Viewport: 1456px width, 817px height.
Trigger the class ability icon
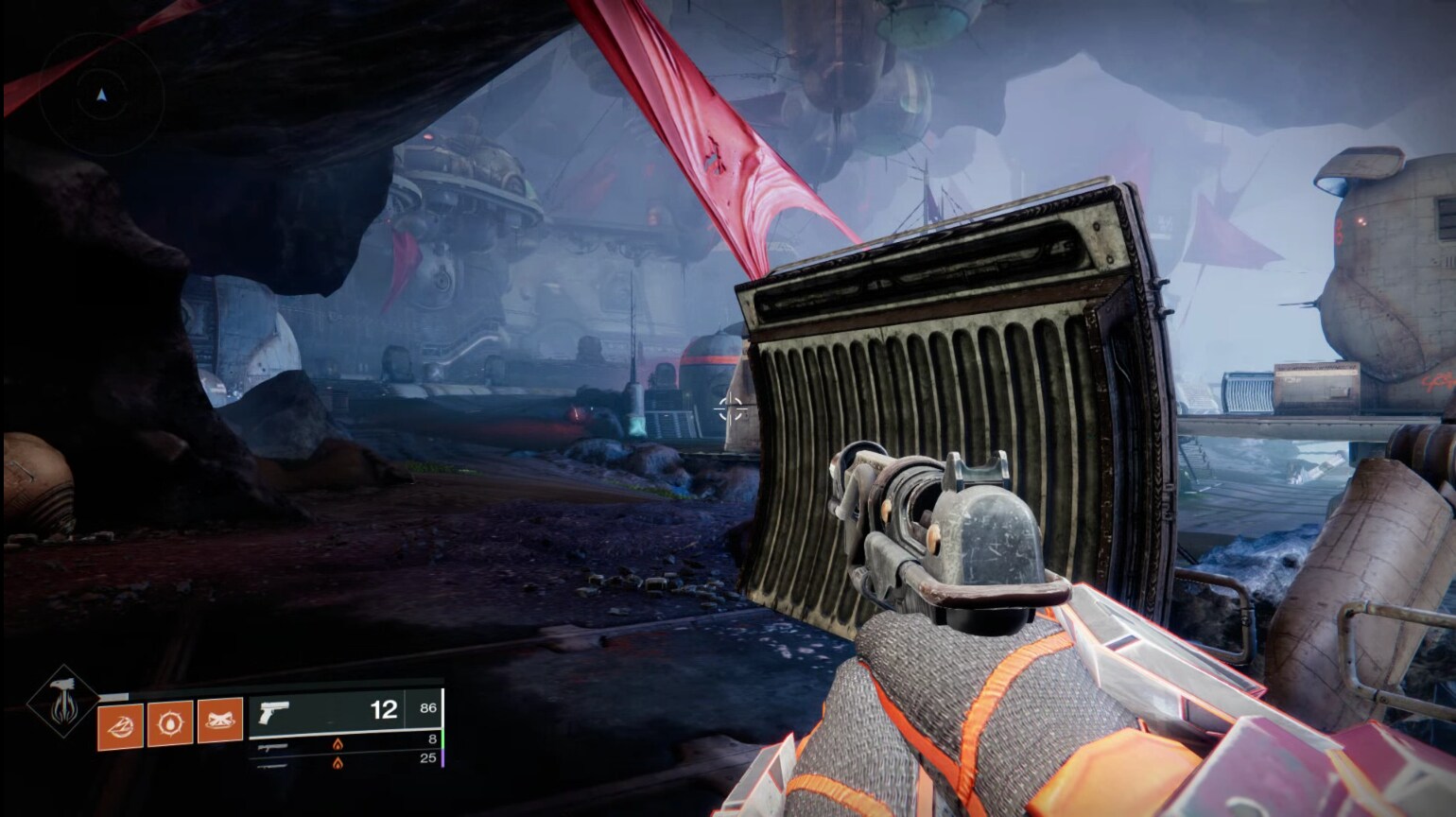point(121,725)
